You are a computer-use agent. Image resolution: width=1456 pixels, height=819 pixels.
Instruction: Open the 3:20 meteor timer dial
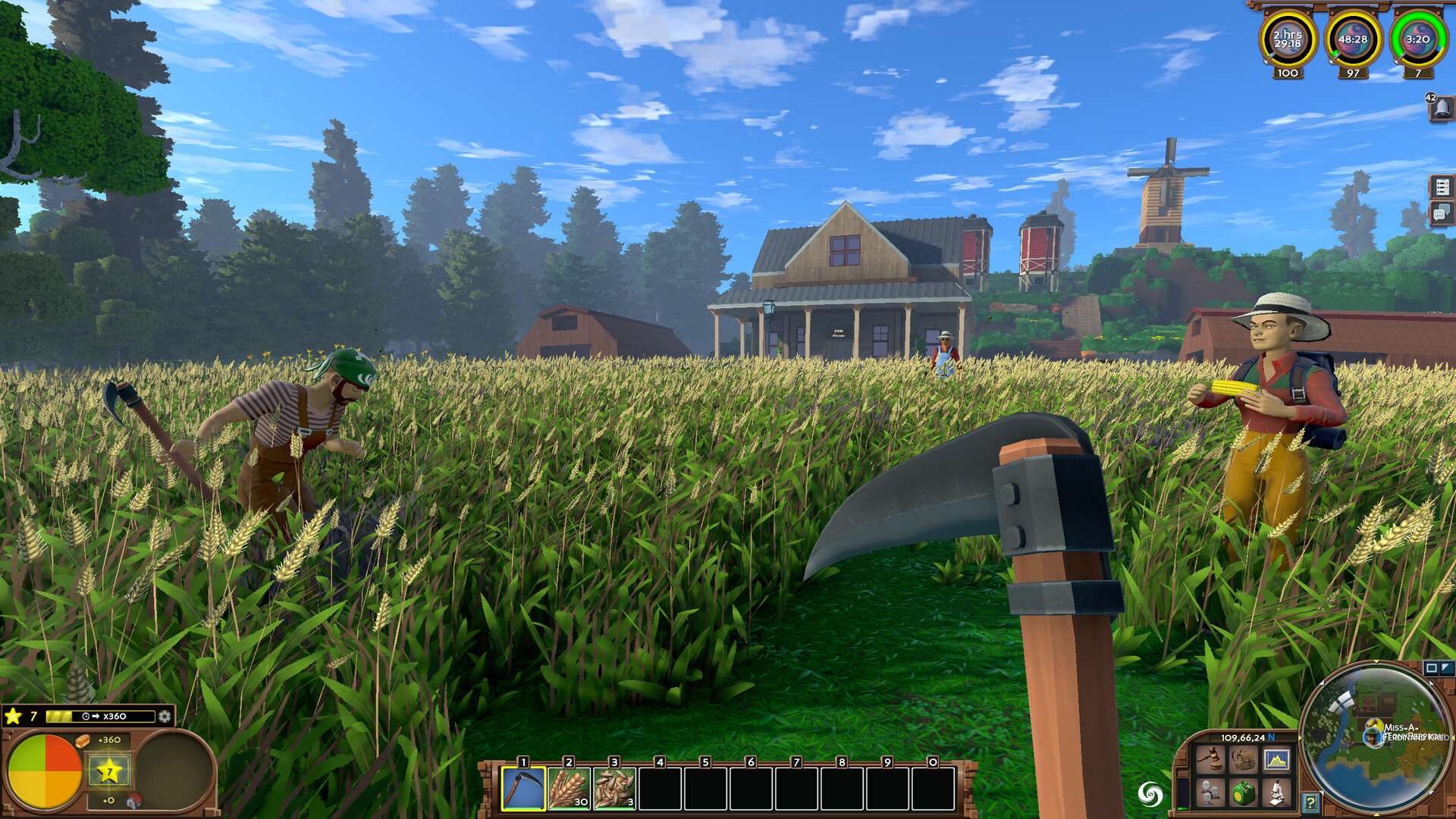[1417, 40]
